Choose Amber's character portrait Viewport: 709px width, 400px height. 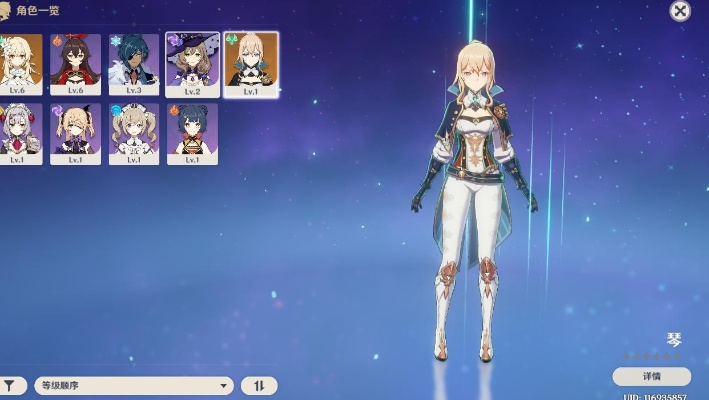tap(75, 64)
